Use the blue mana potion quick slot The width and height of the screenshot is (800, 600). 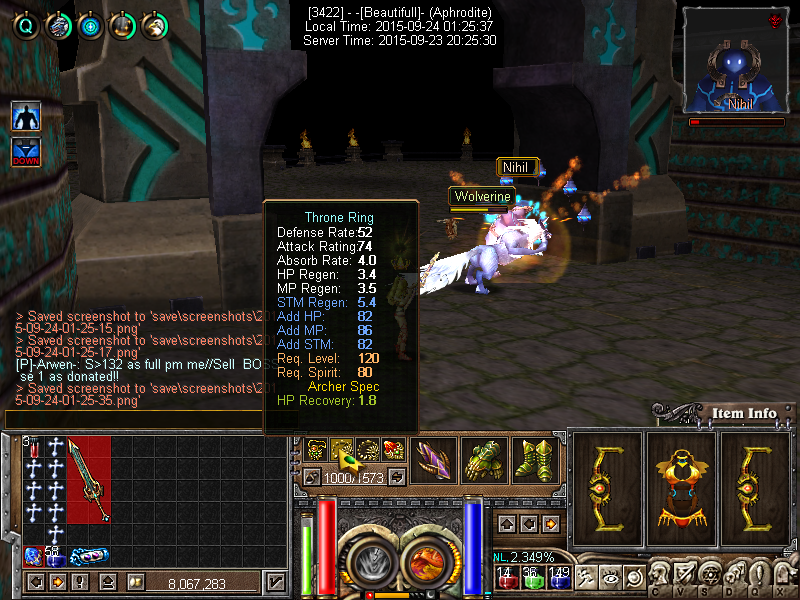[558, 579]
